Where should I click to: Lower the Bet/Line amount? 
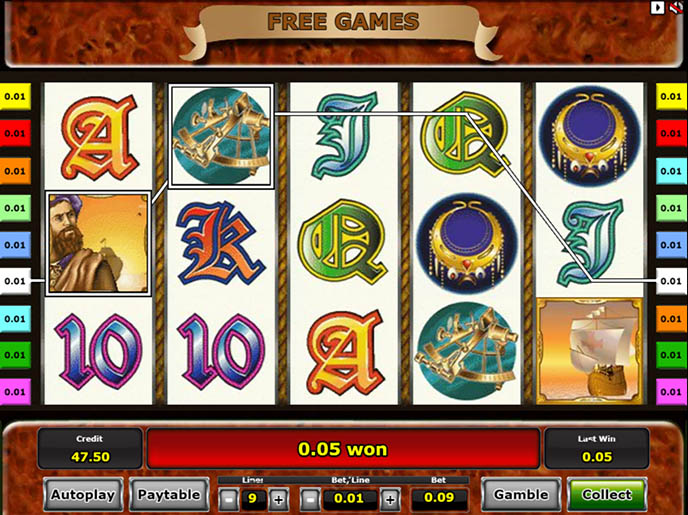311,499
